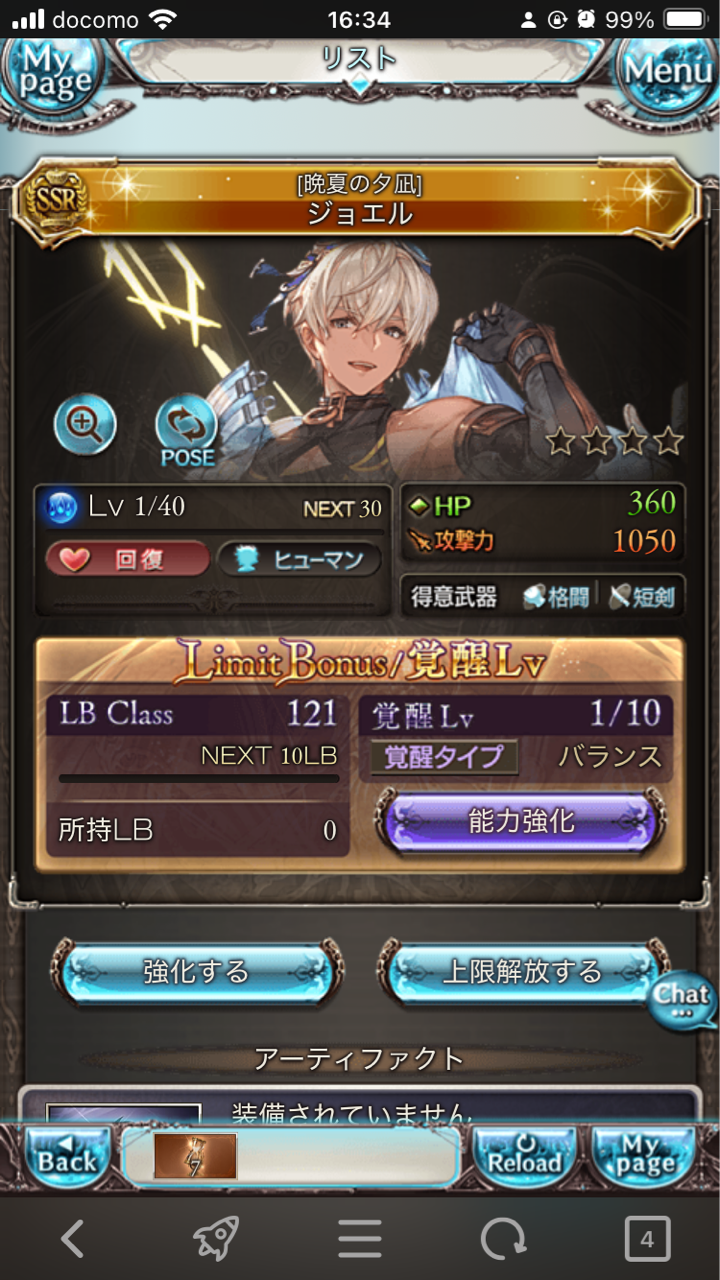Tap the 能力強化 purple button
Viewport: 720px width, 1280px height.
click(521, 822)
